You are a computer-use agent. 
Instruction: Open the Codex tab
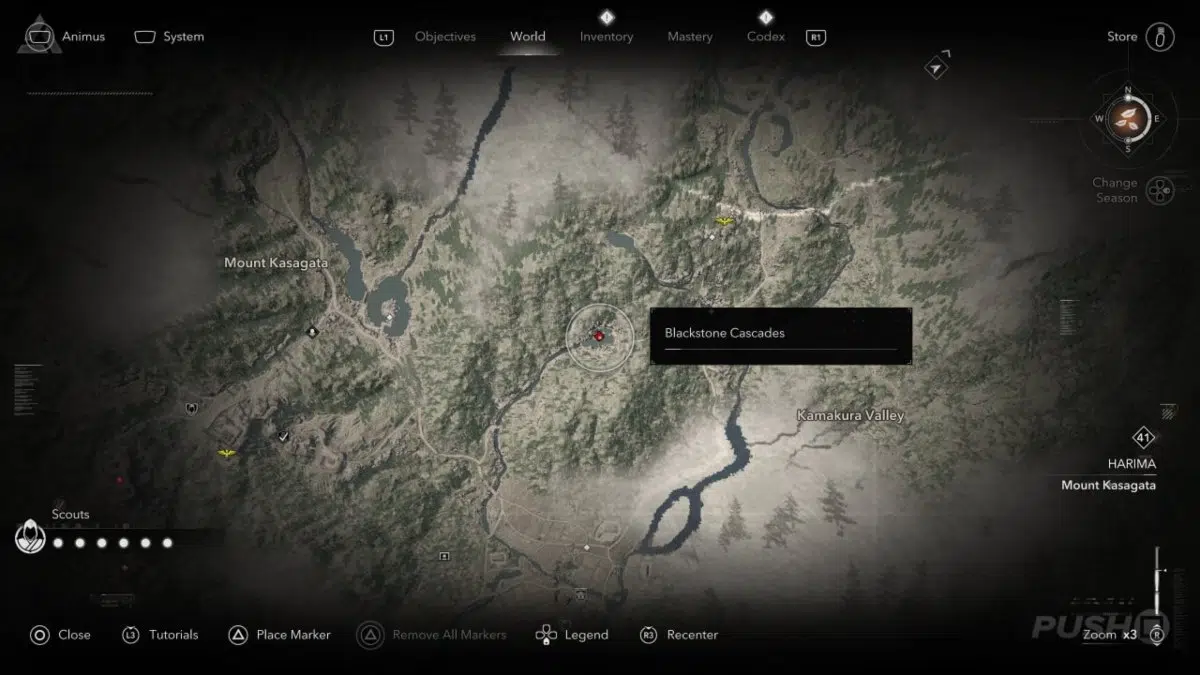point(765,37)
